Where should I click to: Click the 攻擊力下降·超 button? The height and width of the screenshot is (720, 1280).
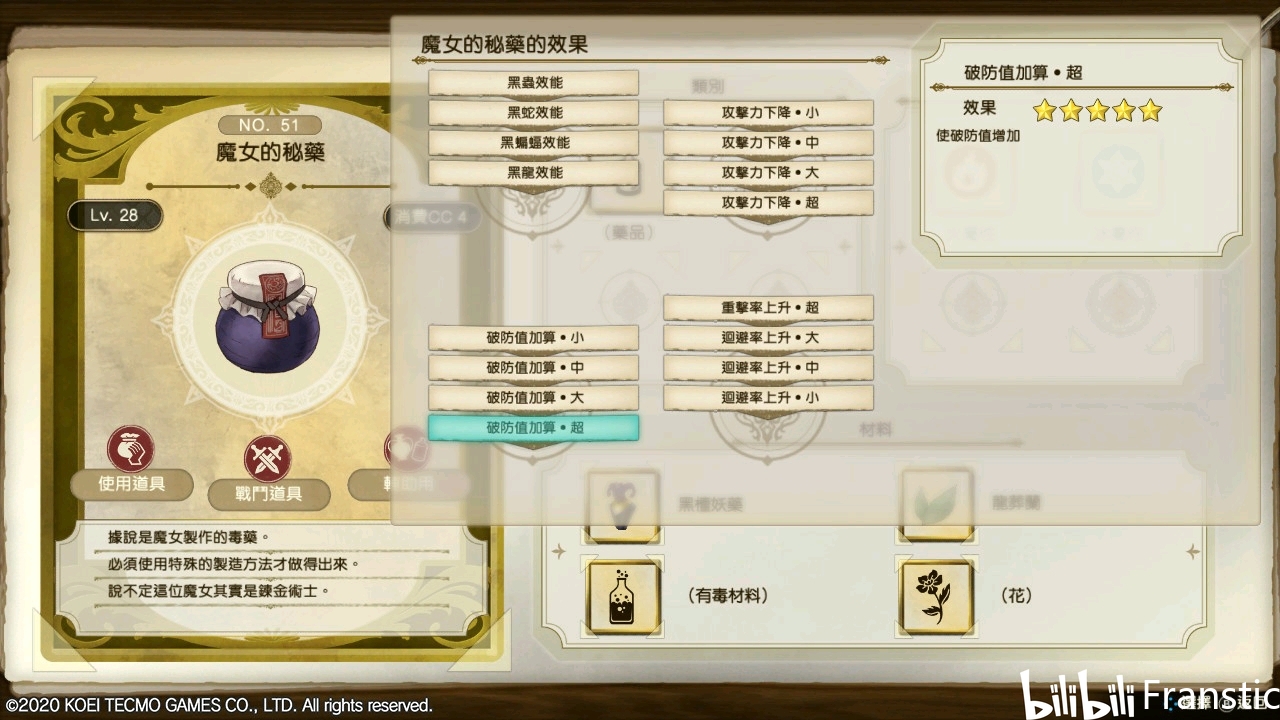coord(768,202)
